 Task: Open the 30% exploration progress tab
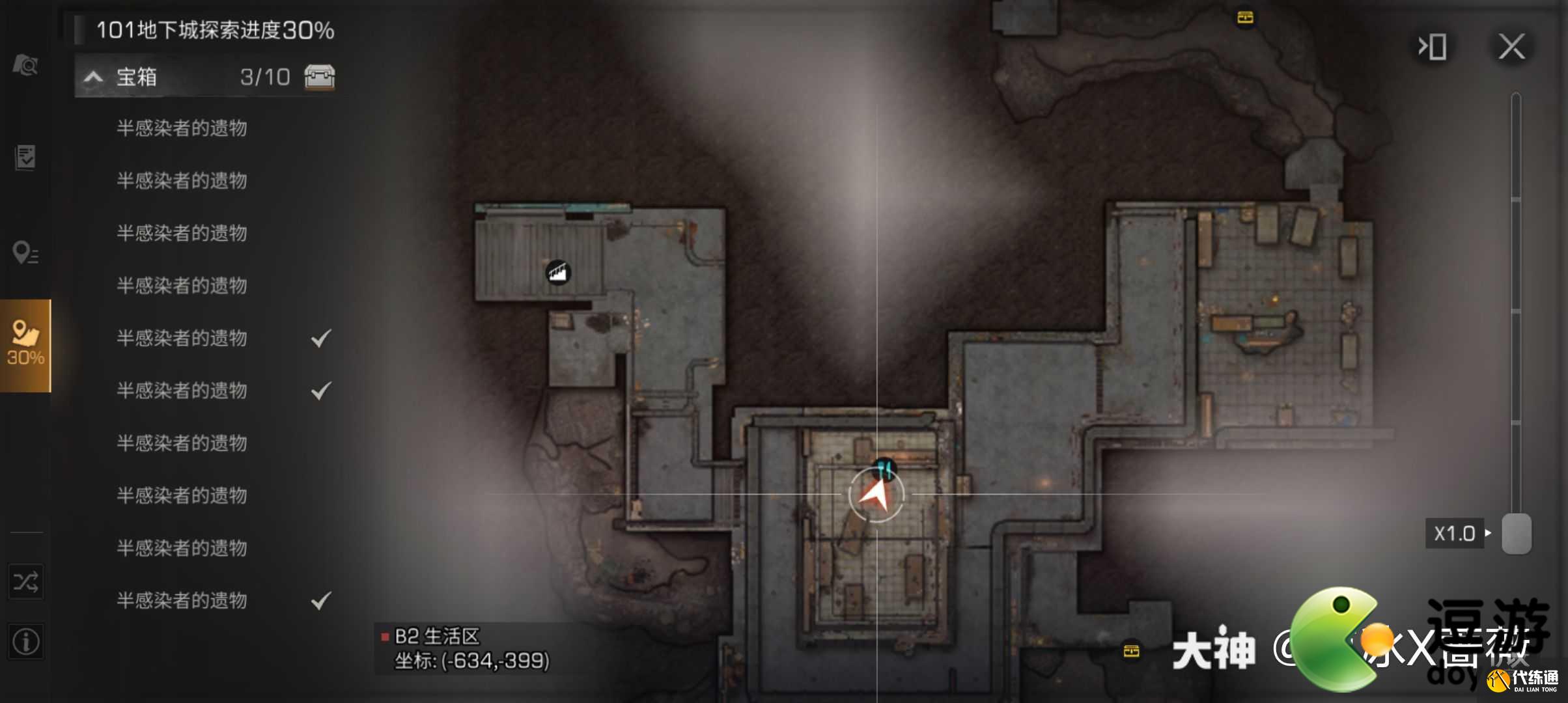click(x=25, y=345)
